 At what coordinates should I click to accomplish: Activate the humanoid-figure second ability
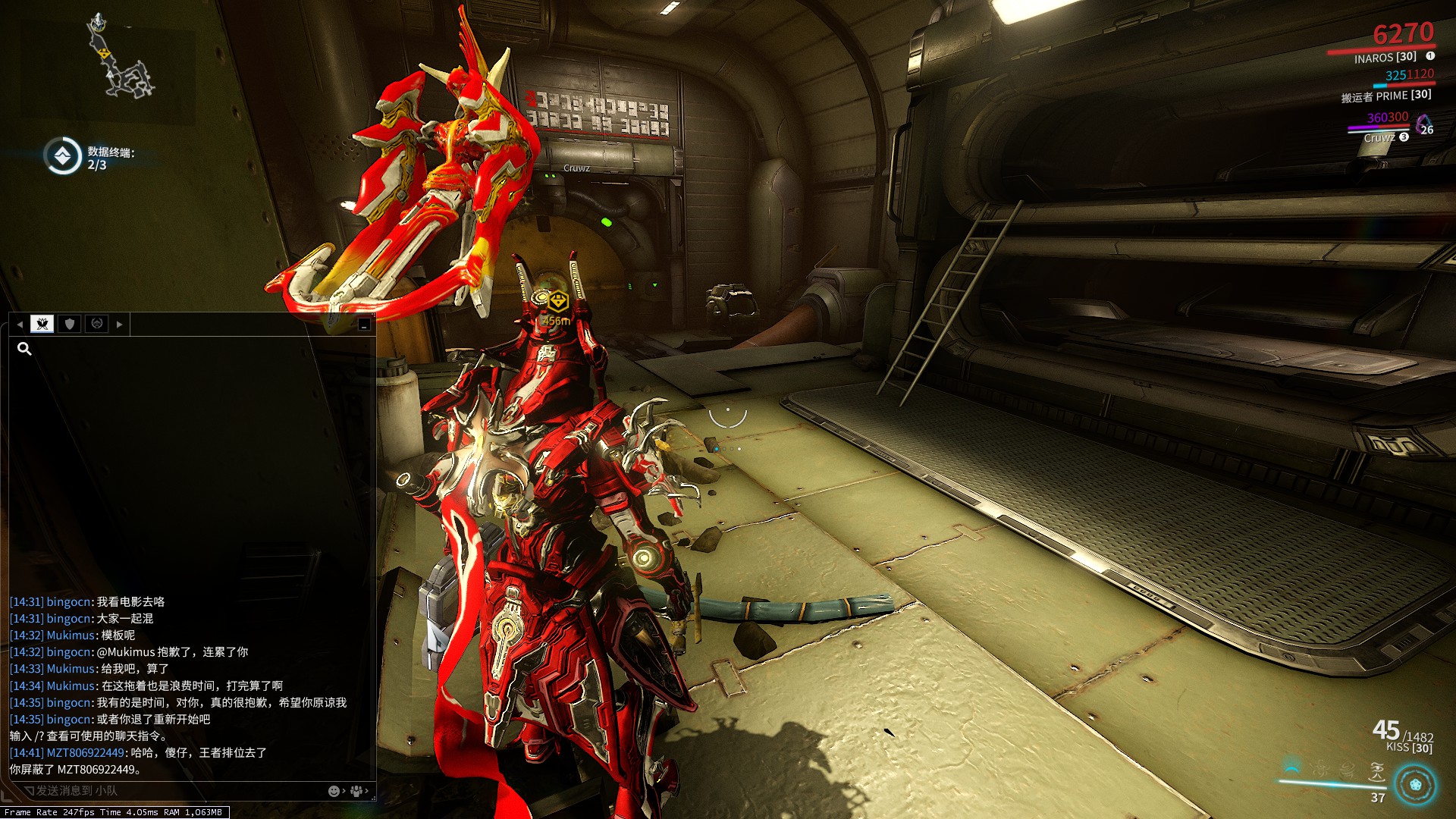(x=1320, y=770)
